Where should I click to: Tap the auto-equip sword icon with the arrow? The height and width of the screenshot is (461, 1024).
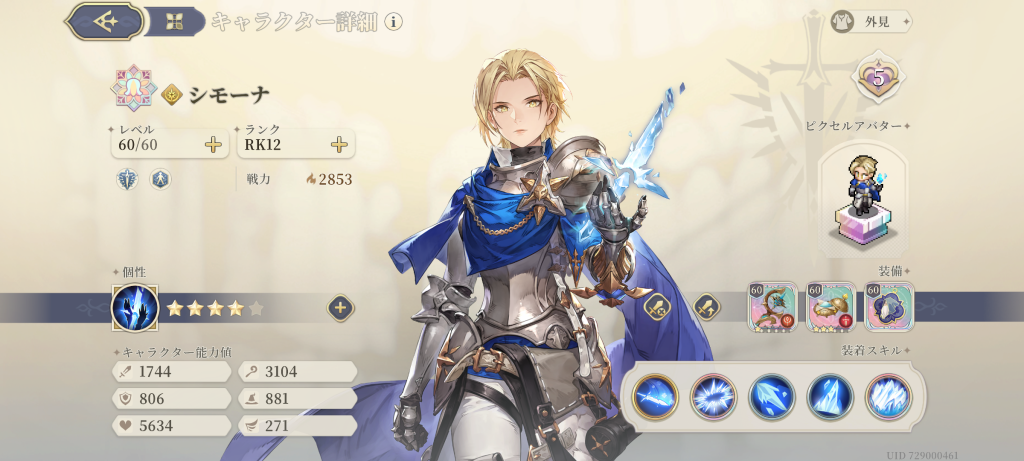click(706, 306)
